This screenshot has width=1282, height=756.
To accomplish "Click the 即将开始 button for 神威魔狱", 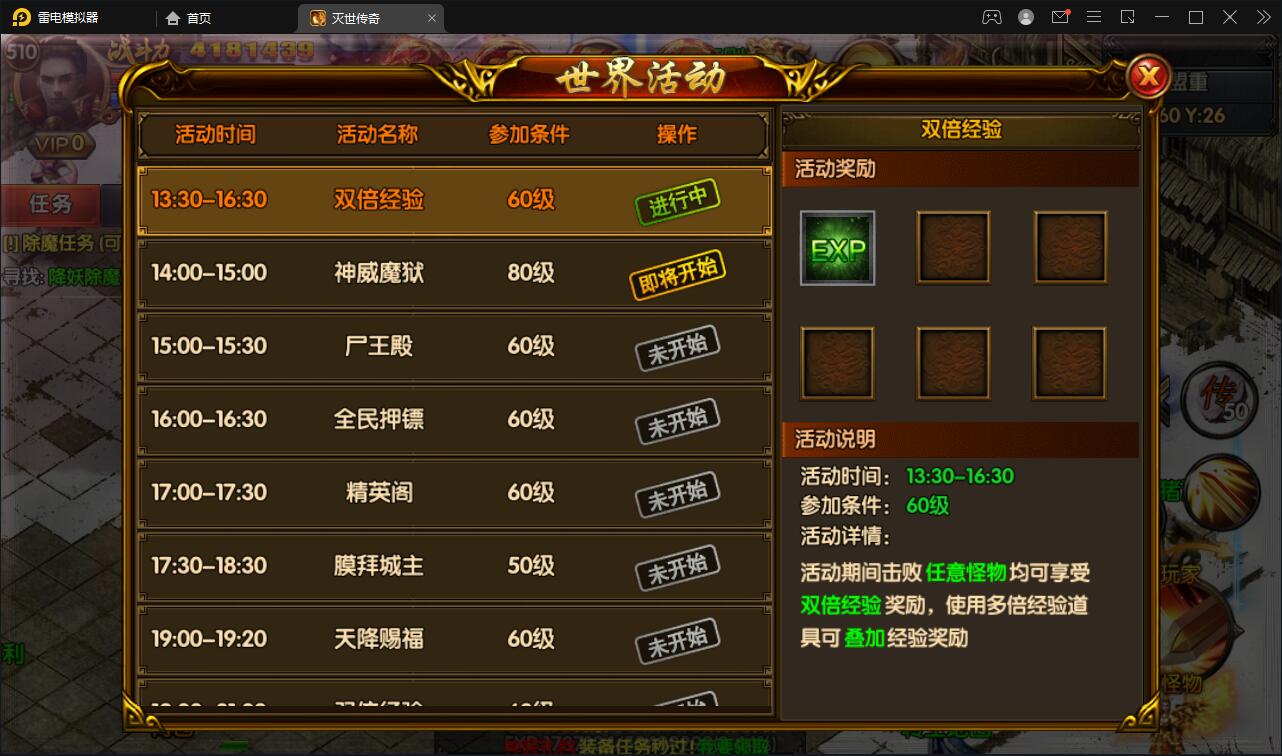I will point(678,272).
